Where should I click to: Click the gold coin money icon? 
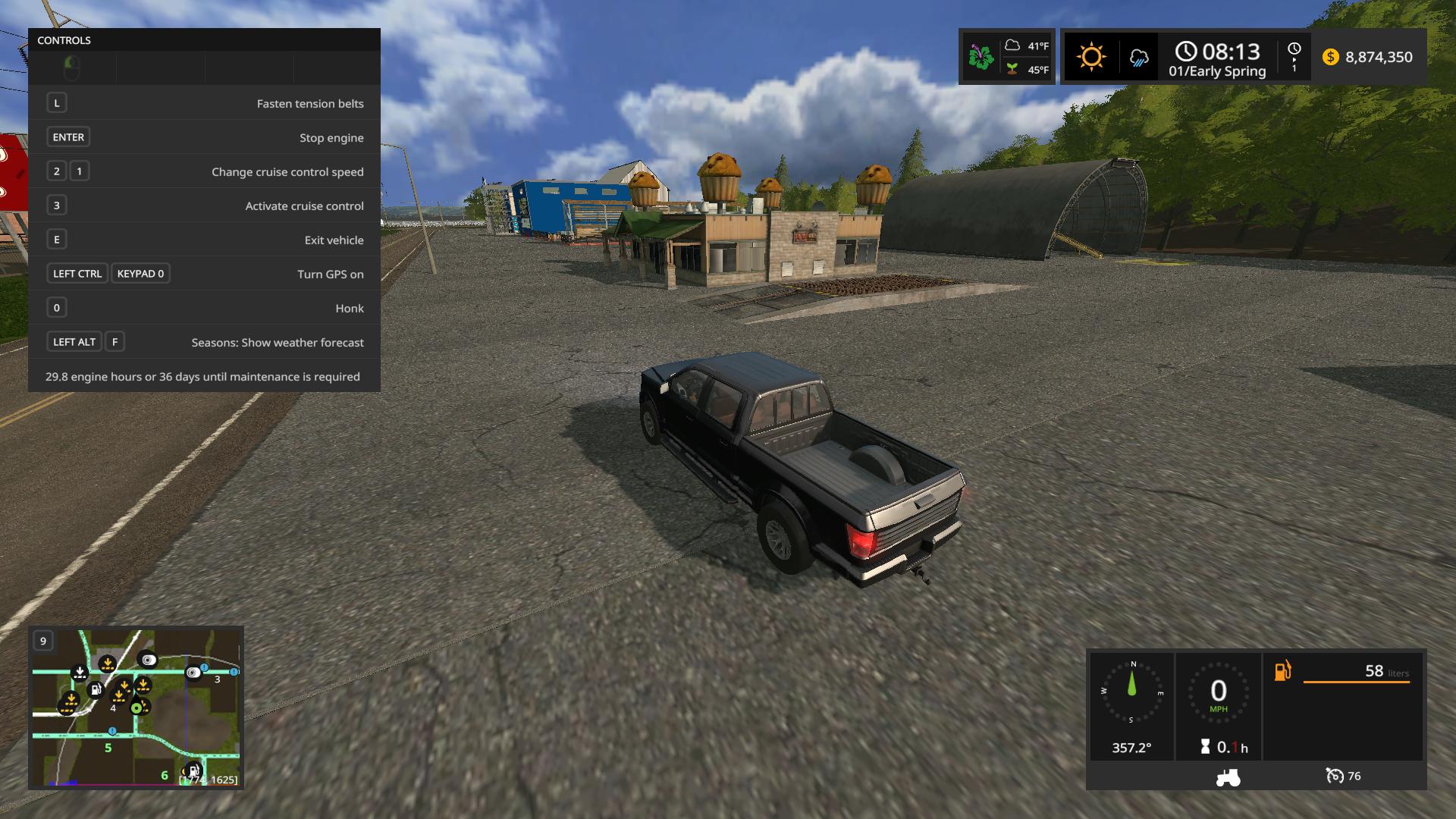[1330, 58]
